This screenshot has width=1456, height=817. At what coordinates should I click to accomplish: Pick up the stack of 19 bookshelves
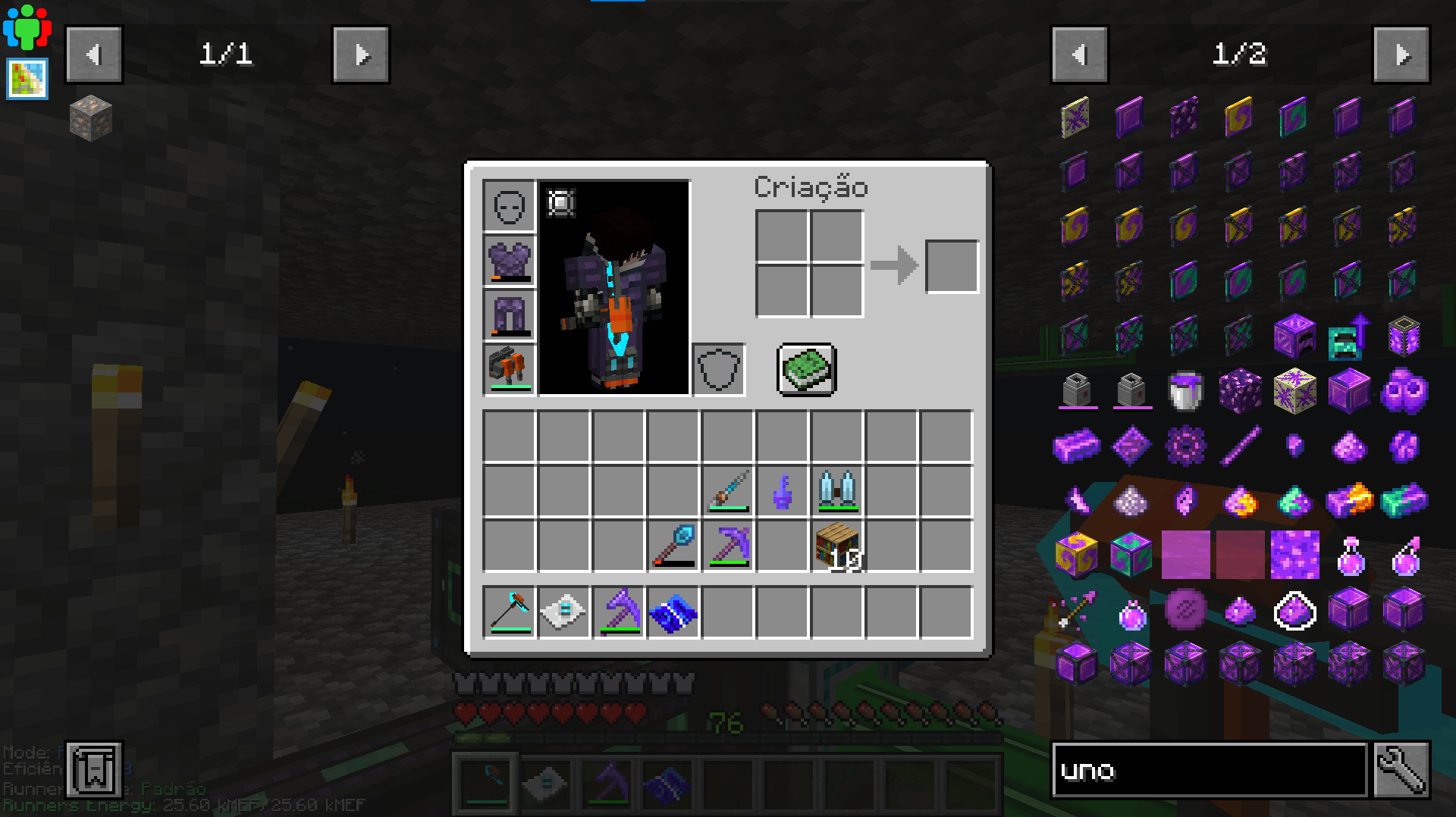(x=836, y=547)
